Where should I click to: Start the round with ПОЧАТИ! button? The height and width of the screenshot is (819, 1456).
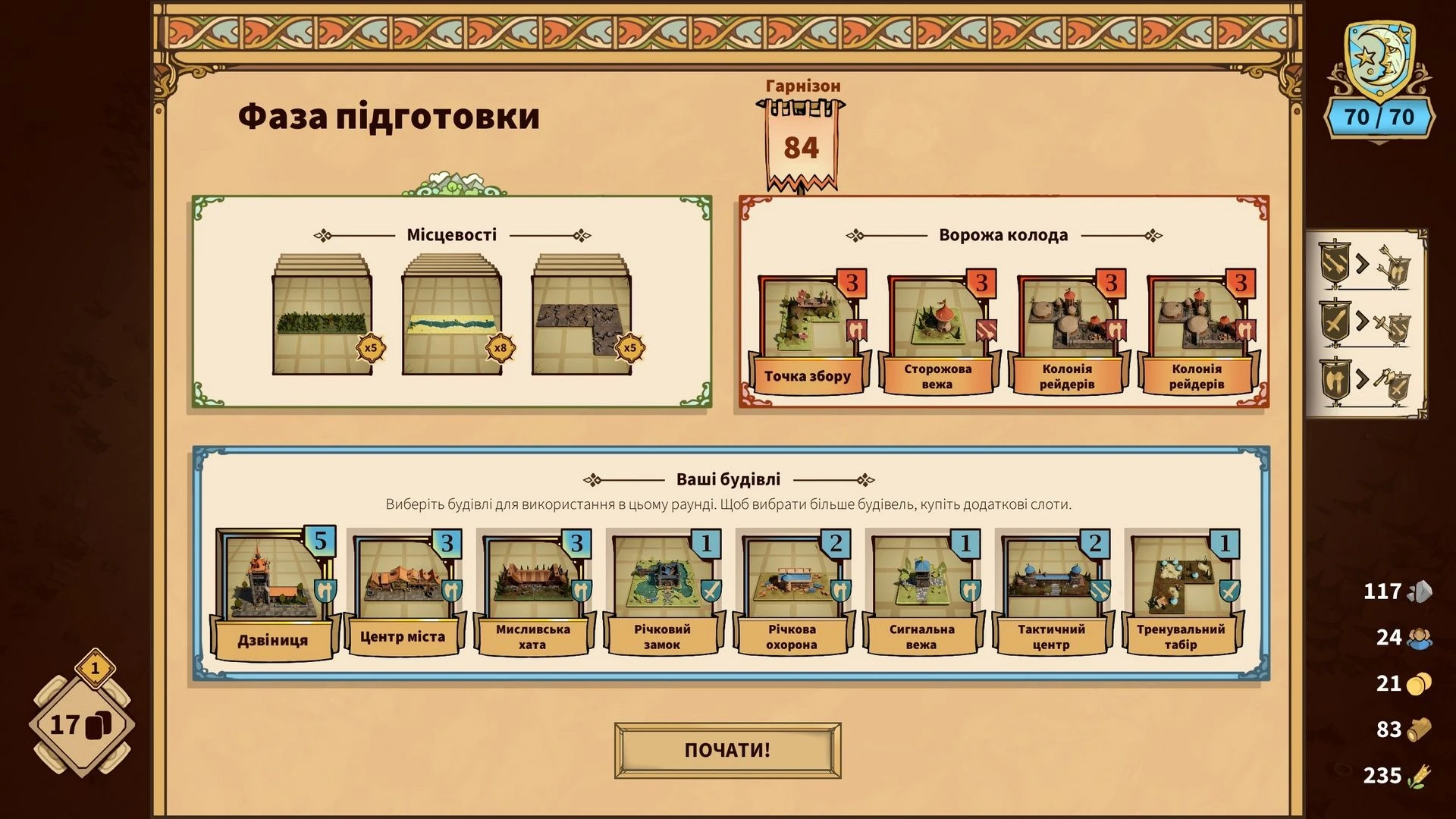coord(727,750)
